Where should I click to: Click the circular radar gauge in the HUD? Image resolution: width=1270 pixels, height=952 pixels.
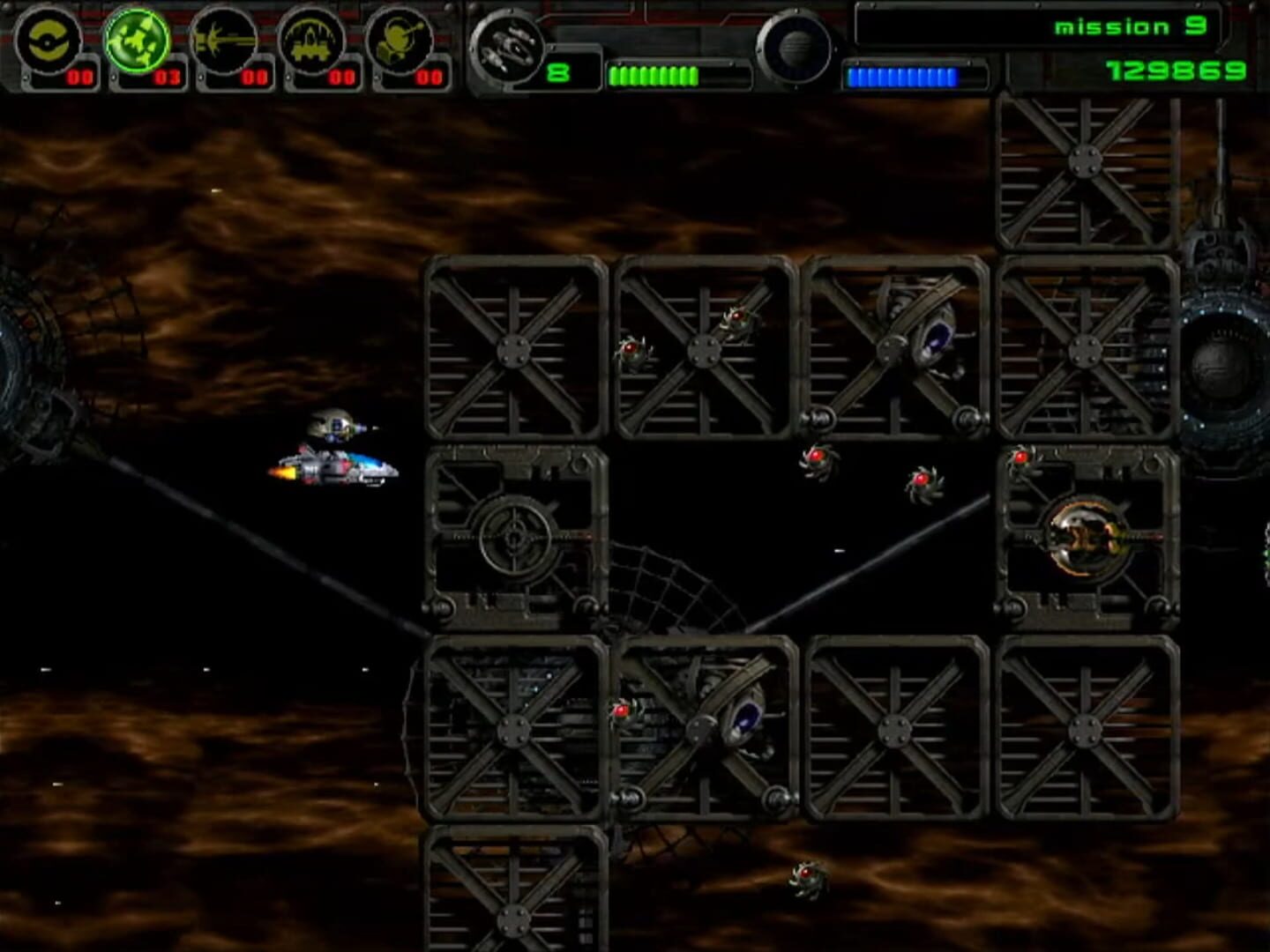[x=798, y=48]
